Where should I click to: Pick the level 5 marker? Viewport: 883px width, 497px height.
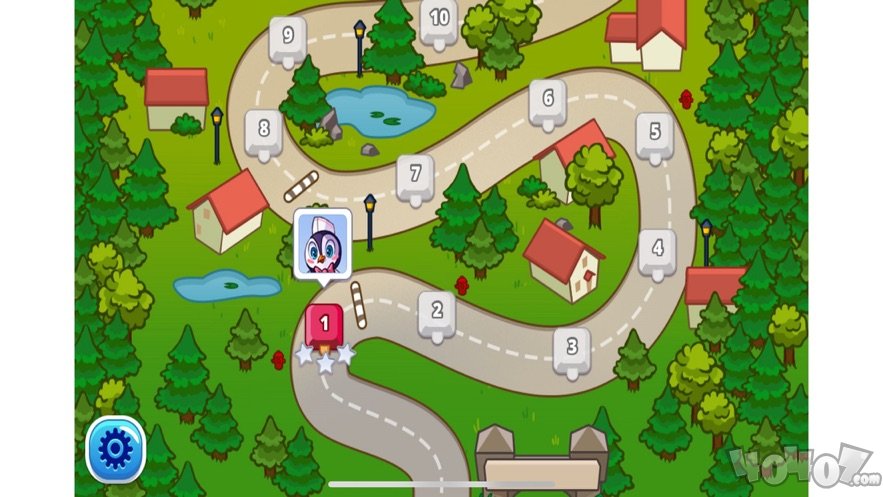tap(655, 132)
